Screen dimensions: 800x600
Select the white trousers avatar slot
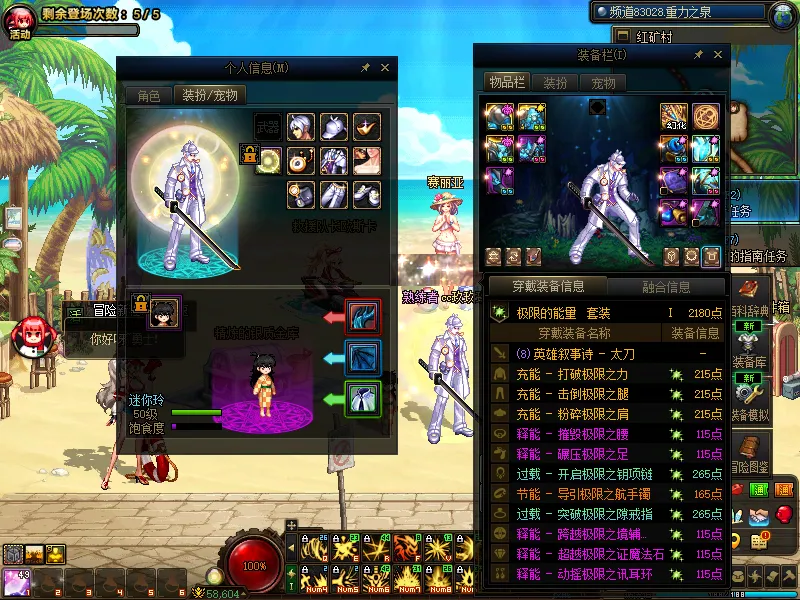click(334, 194)
